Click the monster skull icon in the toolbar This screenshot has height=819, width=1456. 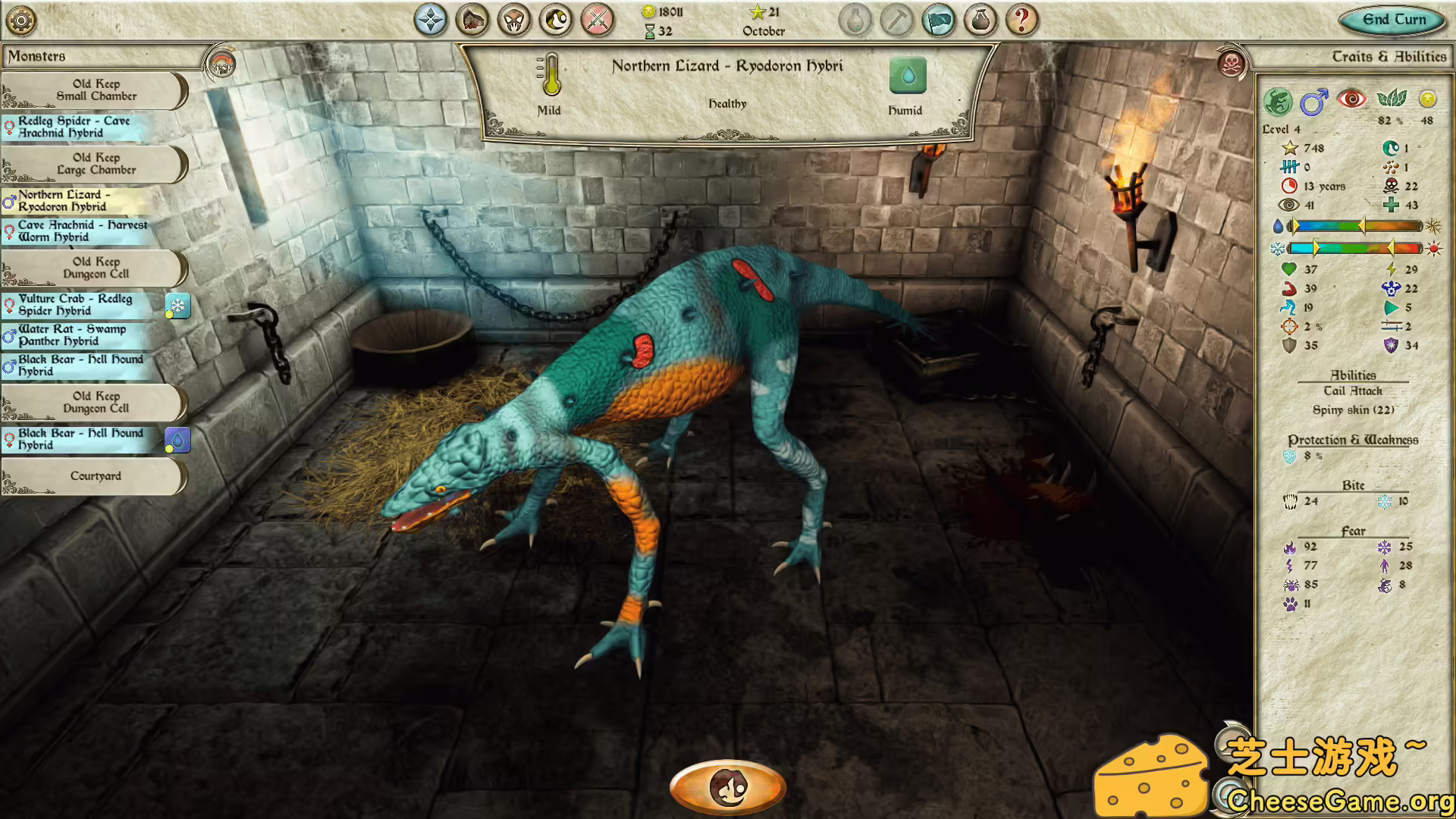tap(514, 20)
